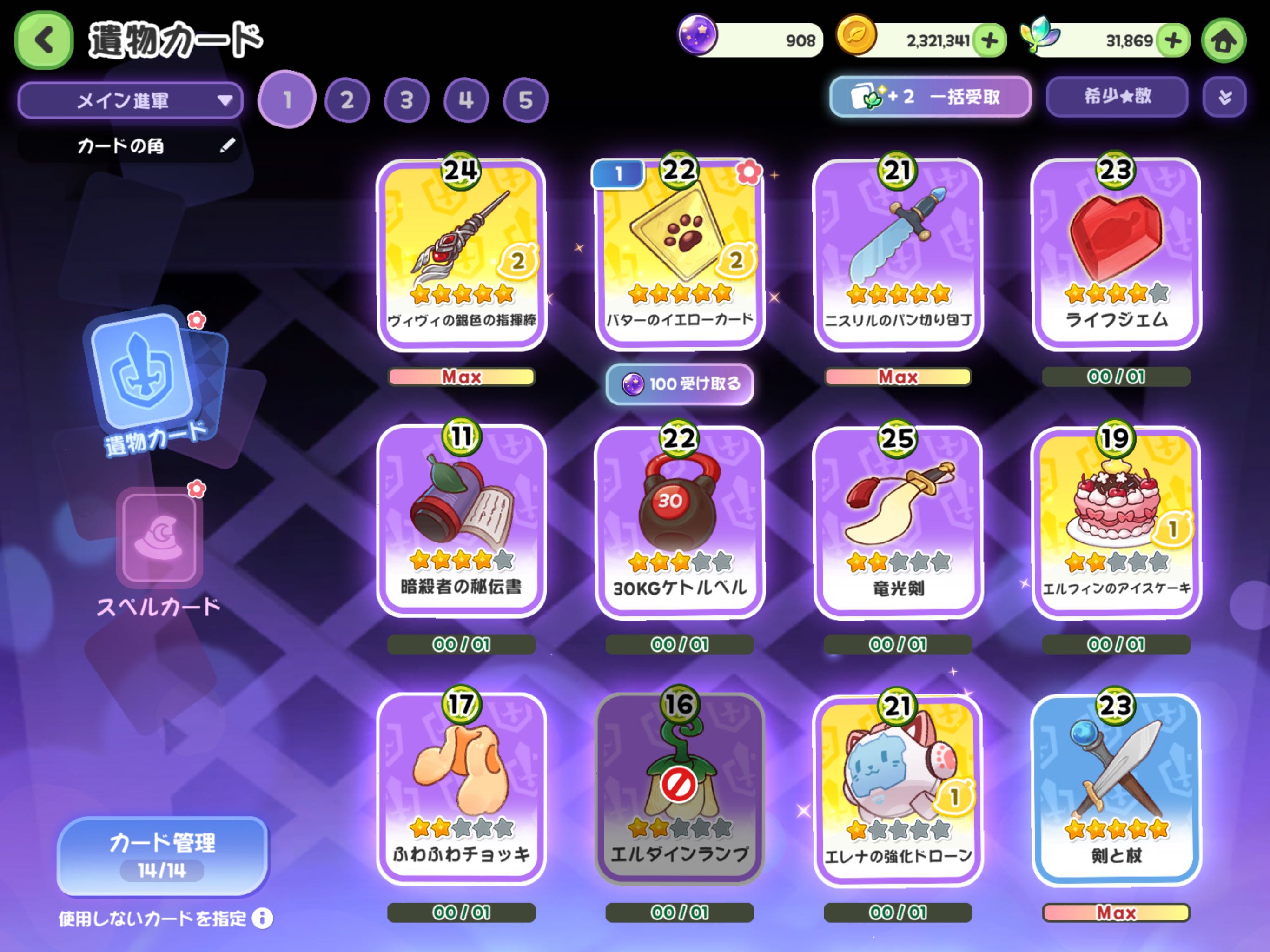Viewport: 1270px width, 952px height.
Task: Choose the 30KGケトルベル card
Action: click(x=680, y=522)
